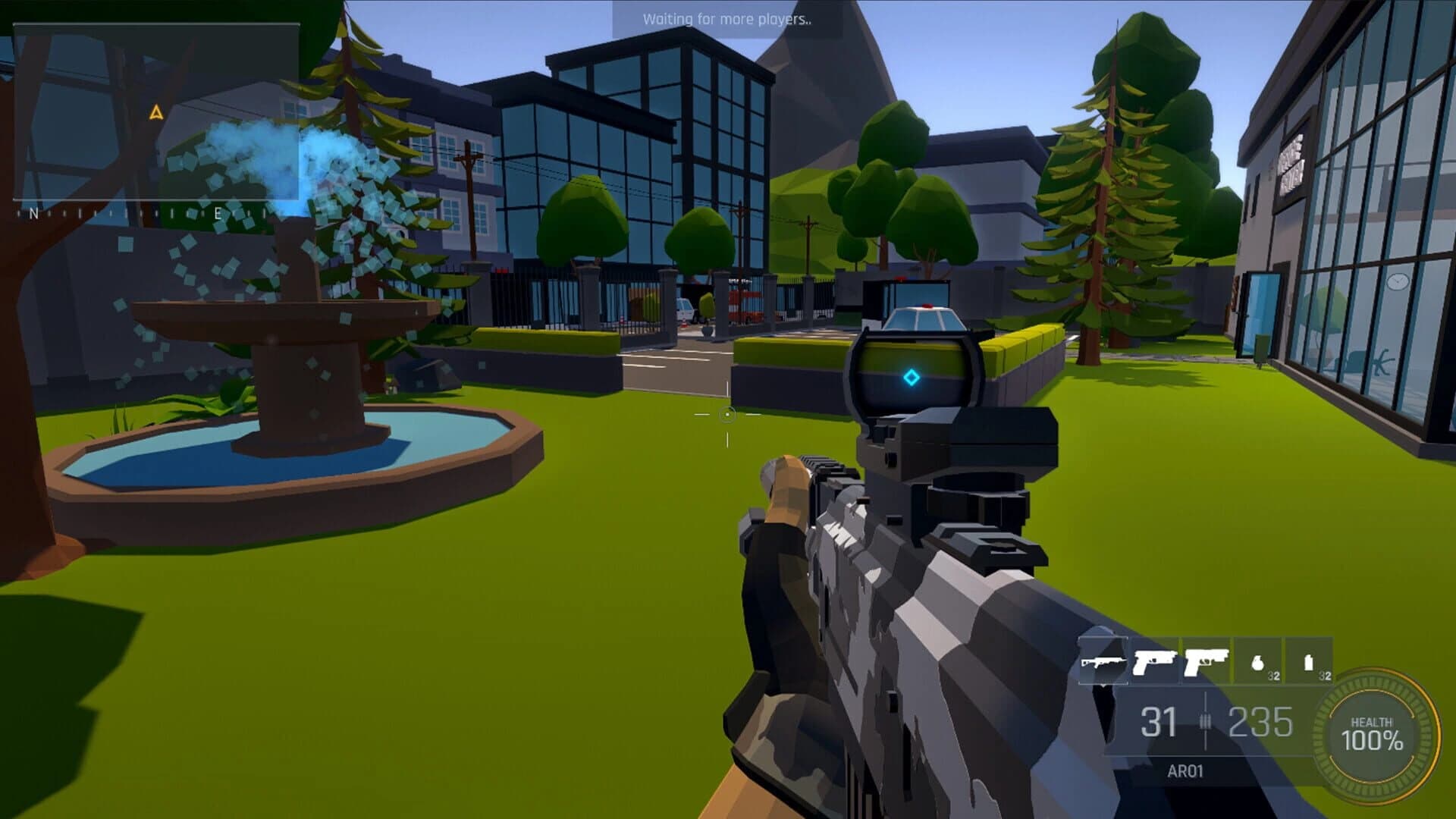1456x819 pixels.
Task: Click the grenade icon showing 32 count
Action: 1258,664
